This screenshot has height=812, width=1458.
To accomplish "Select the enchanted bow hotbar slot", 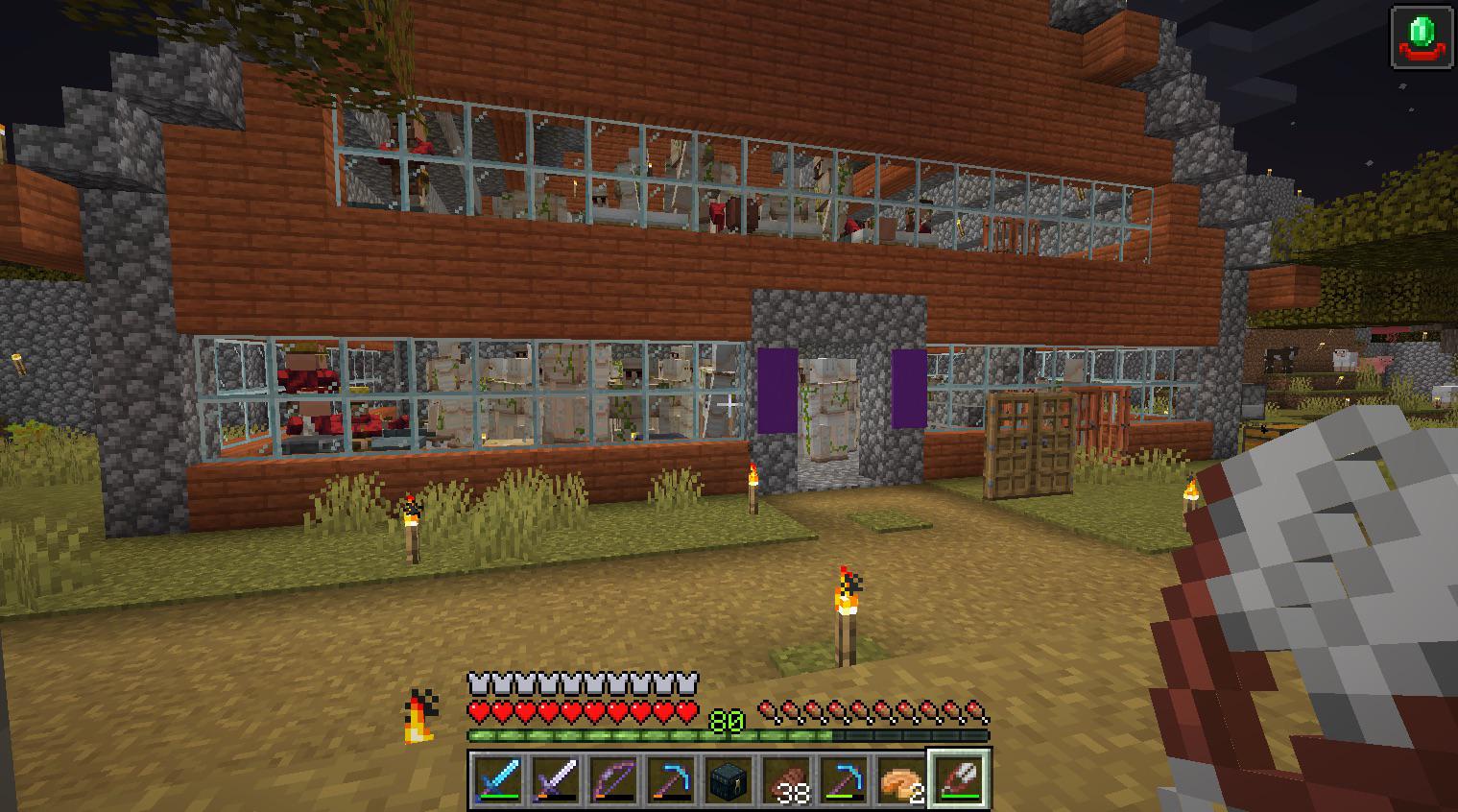I will 613,782.
